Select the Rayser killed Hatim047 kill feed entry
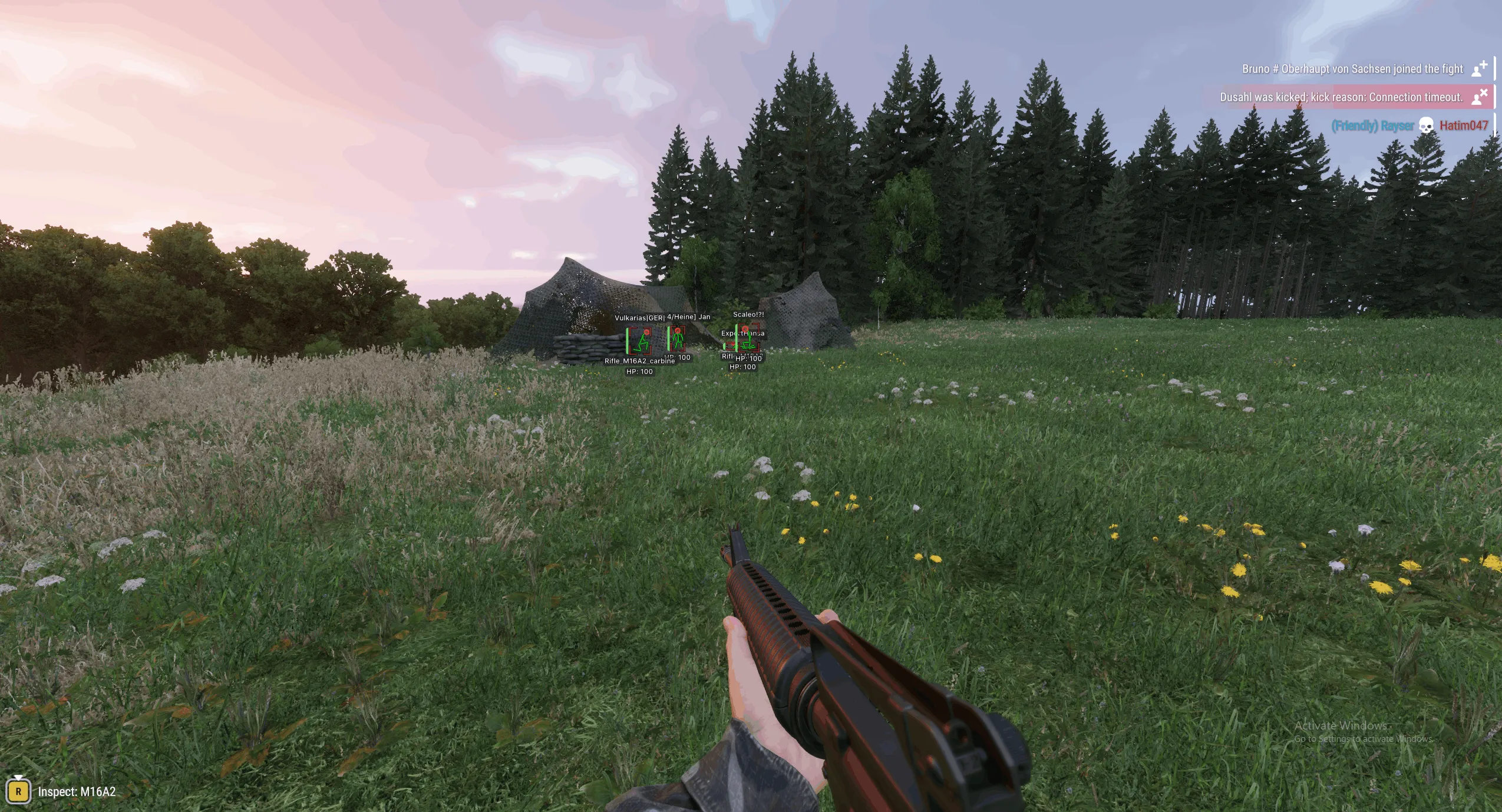 tap(1409, 126)
